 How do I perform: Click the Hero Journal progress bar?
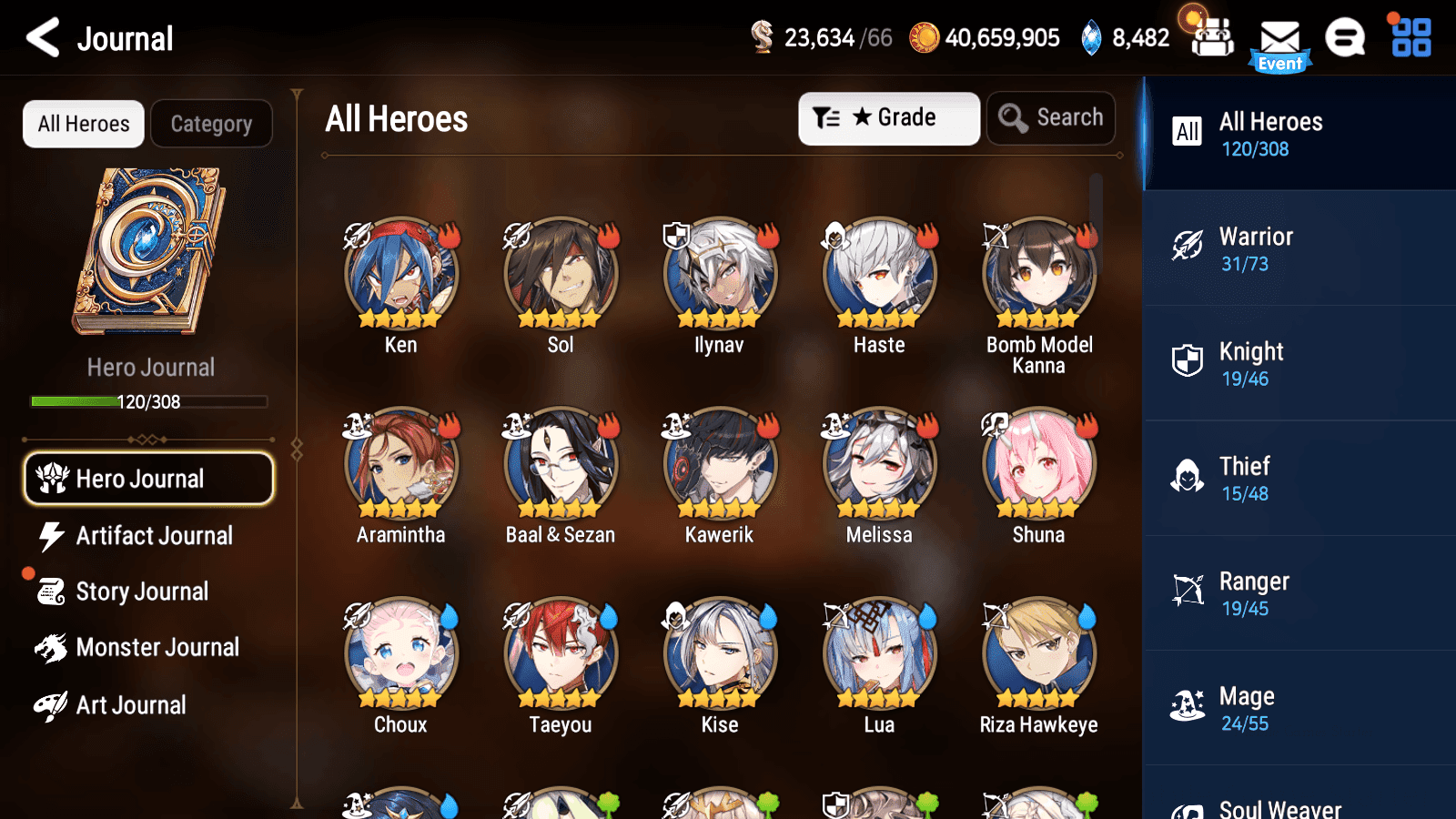[148, 401]
